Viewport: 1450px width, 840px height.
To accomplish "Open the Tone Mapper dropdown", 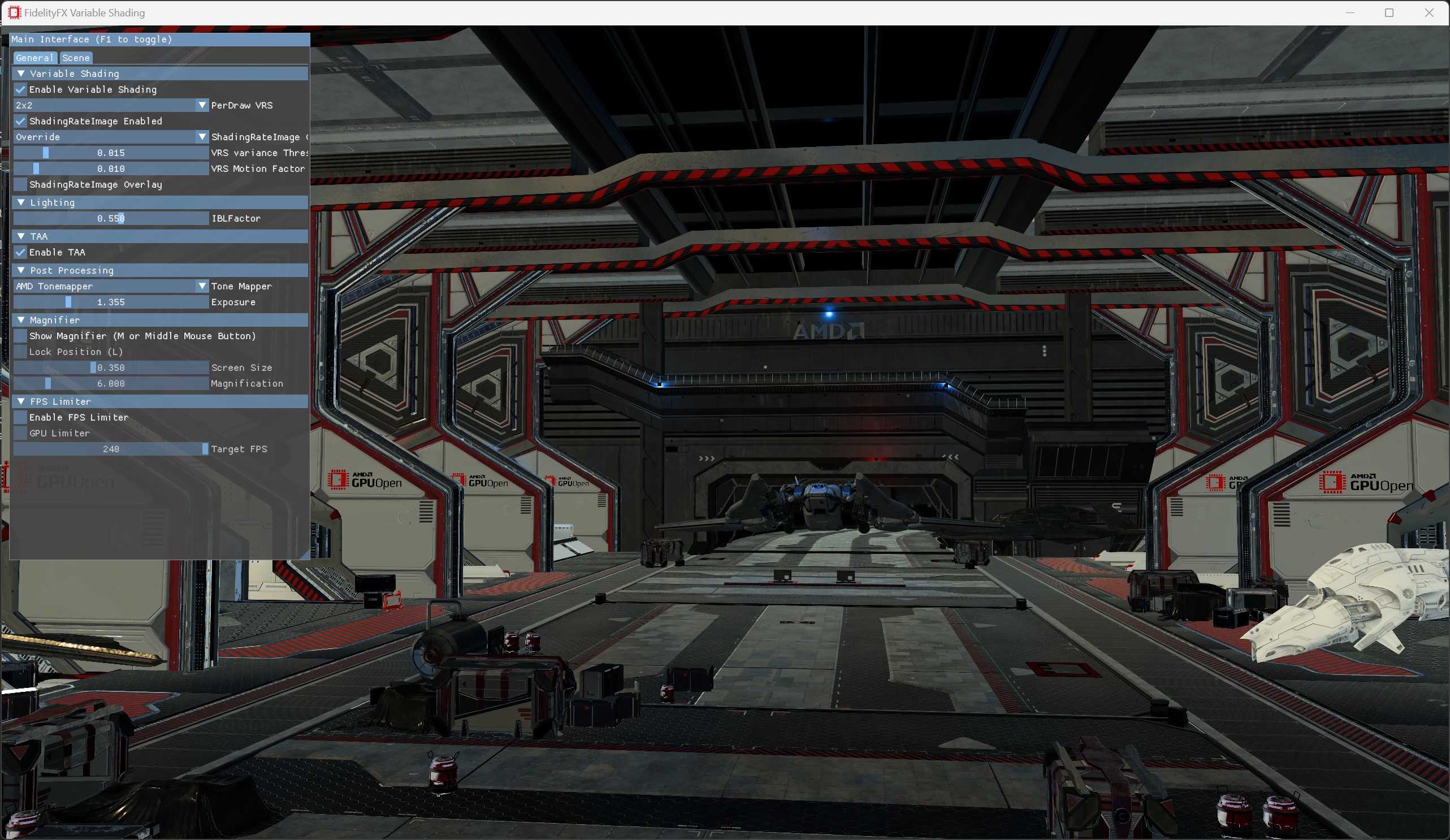I will pyautogui.click(x=202, y=286).
